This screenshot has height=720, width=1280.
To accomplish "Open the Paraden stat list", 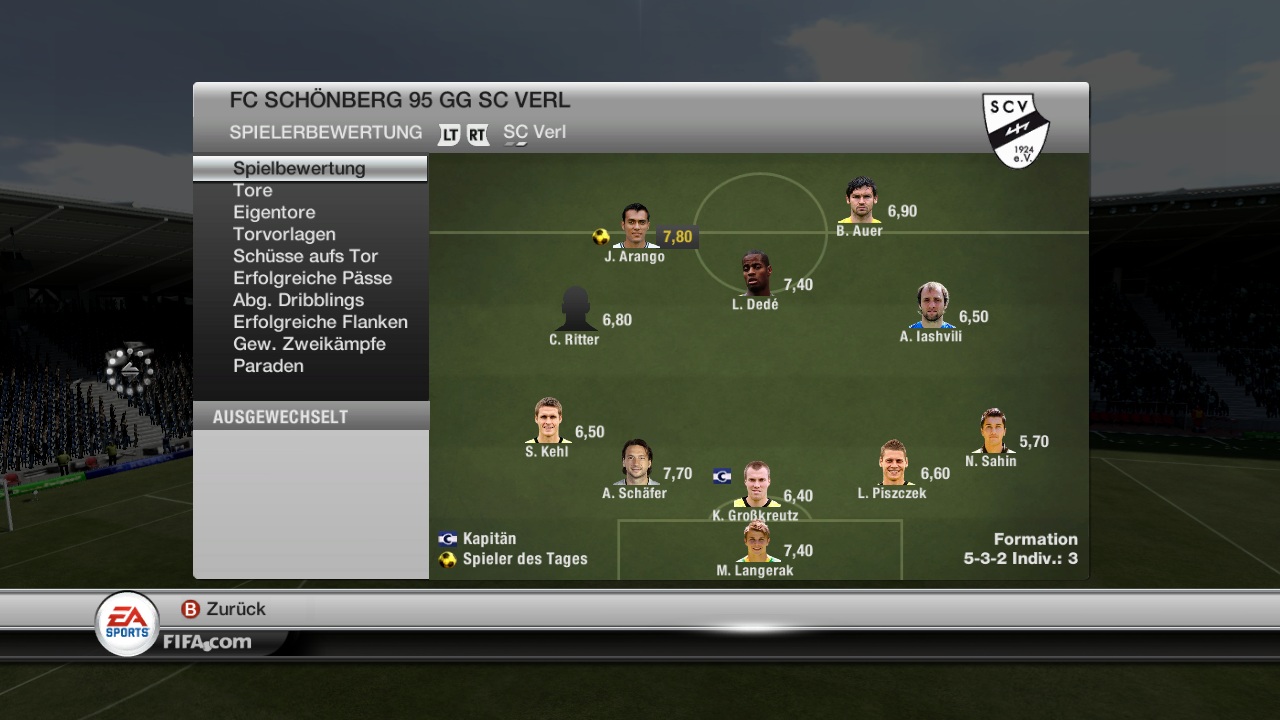I will (x=268, y=366).
